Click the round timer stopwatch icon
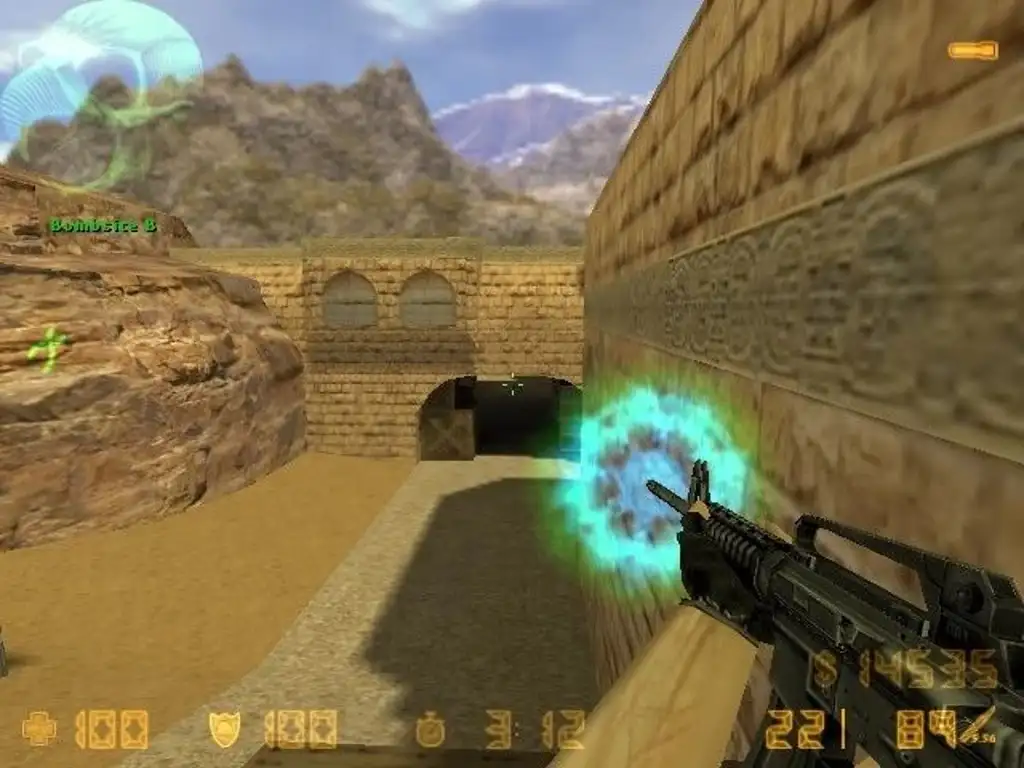The height and width of the screenshot is (768, 1024). tap(430, 730)
